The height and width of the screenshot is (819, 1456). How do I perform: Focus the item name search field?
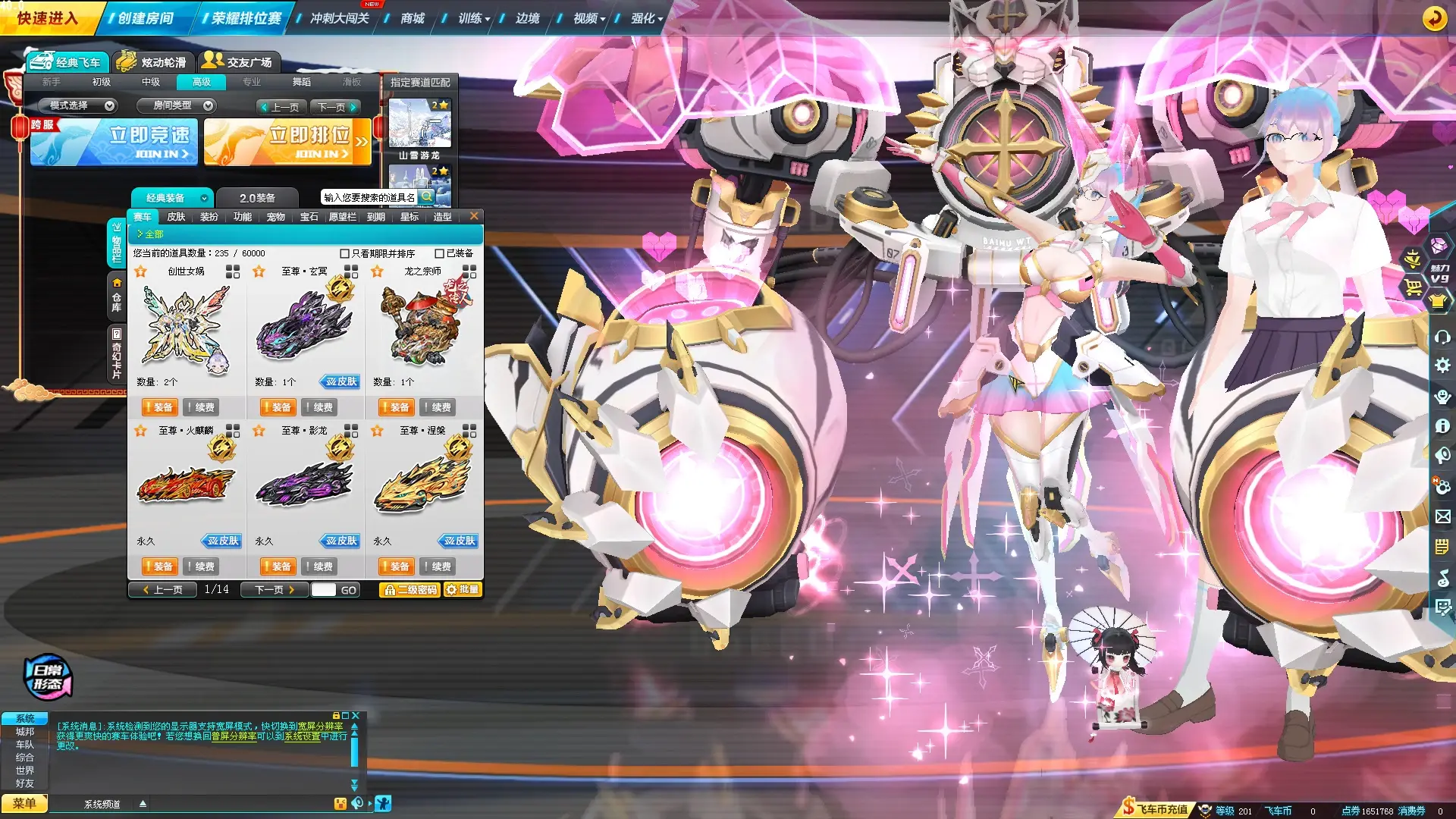[x=369, y=197]
